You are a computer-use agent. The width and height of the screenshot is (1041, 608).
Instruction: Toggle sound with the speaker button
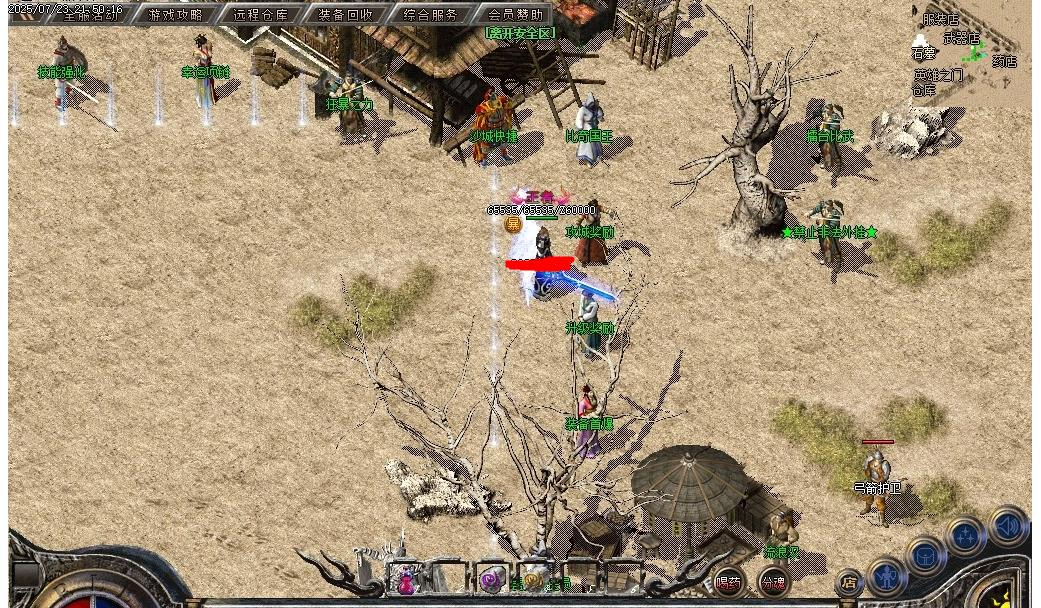[1007, 525]
